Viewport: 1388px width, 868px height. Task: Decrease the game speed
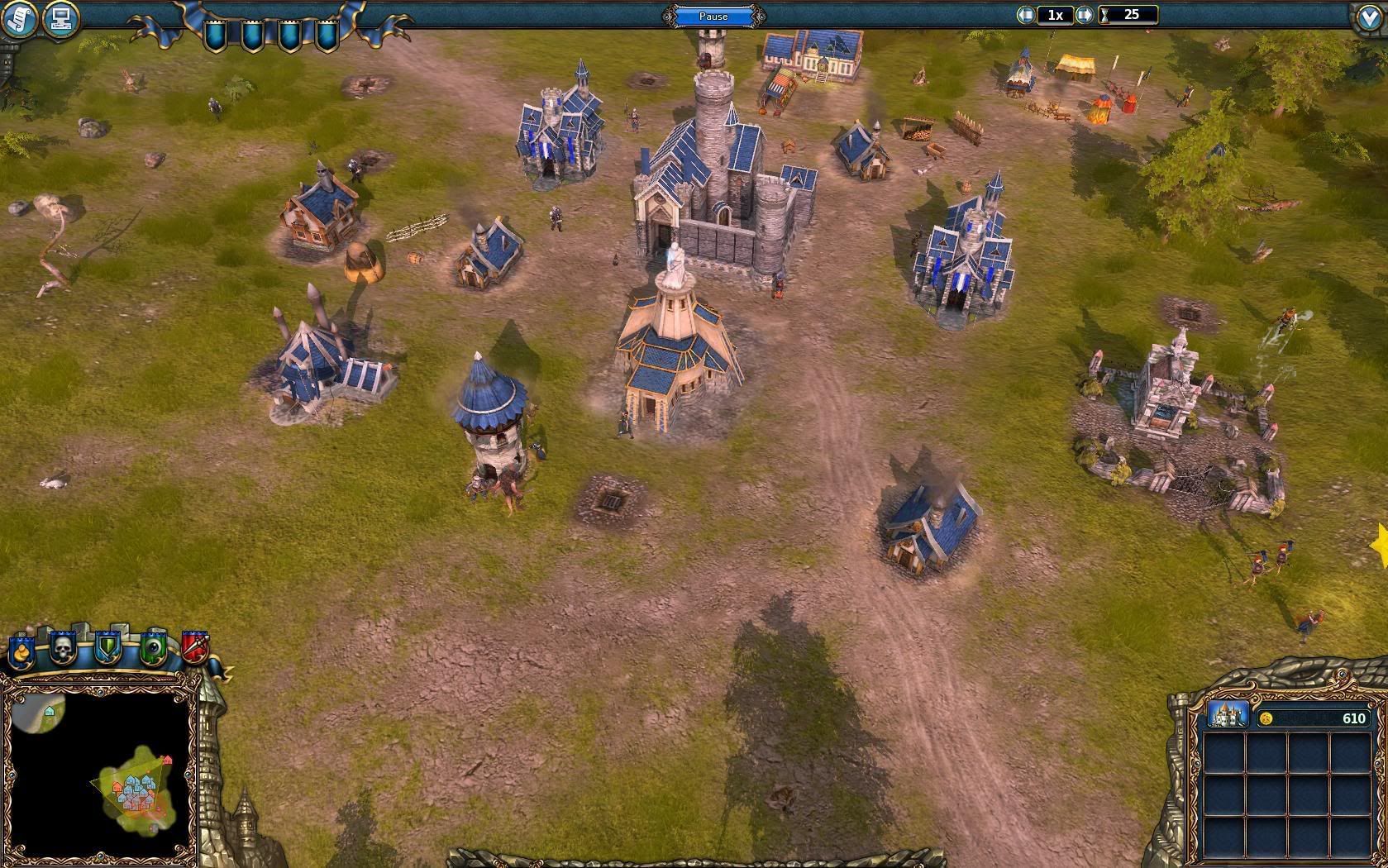pos(1026,15)
